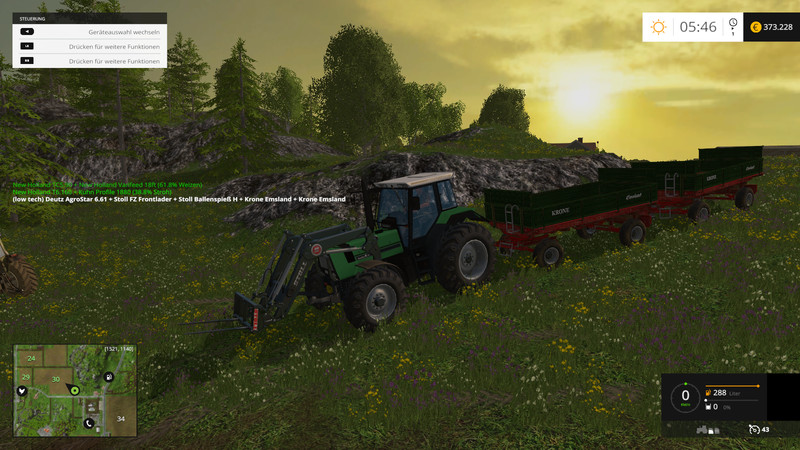Screen dimensions: 800x450
Task: Open the minimap
Action: 75,391
